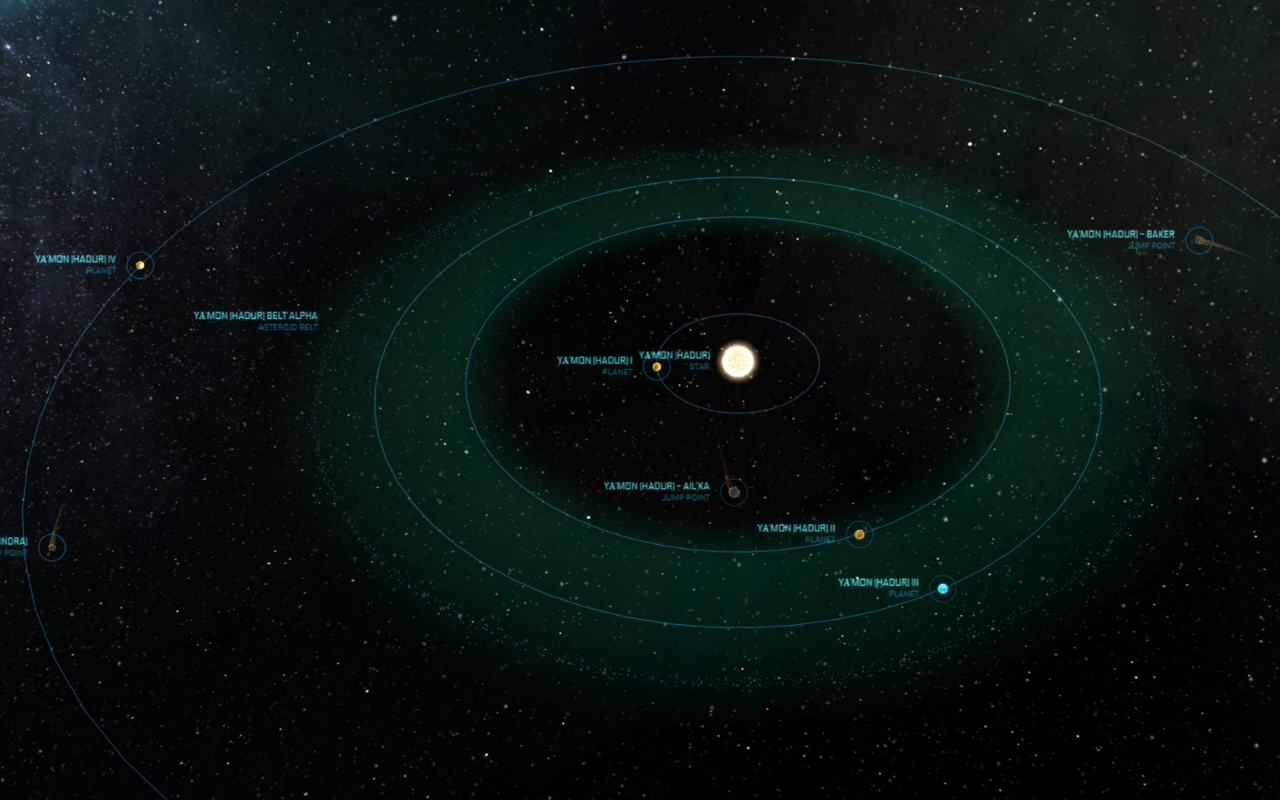Select the Ya'mon (Hadur) IV planet marker
Image resolution: width=1280 pixels, height=800 pixels.
pyautogui.click(x=141, y=265)
